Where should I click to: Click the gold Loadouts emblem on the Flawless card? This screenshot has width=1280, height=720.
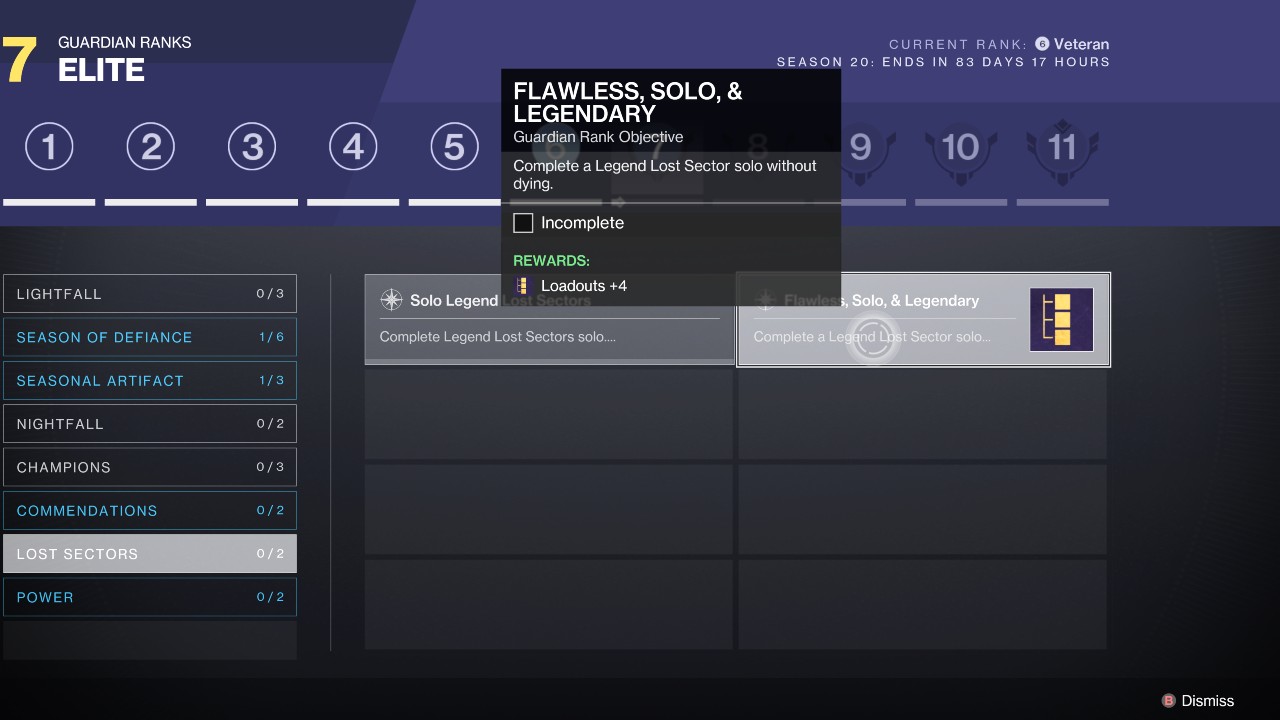(x=1061, y=320)
